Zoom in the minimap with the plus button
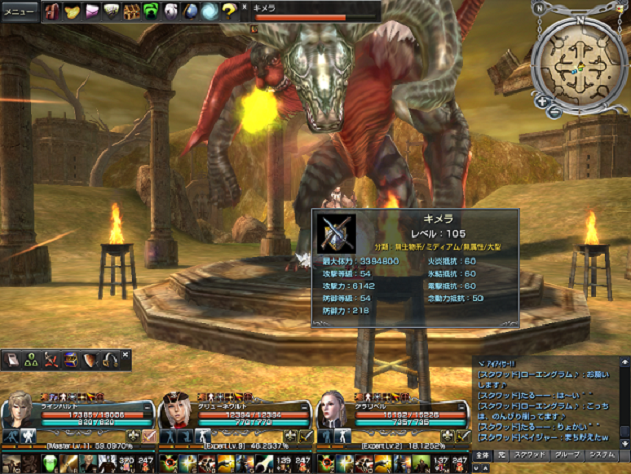The height and width of the screenshot is (474, 631). [542, 101]
